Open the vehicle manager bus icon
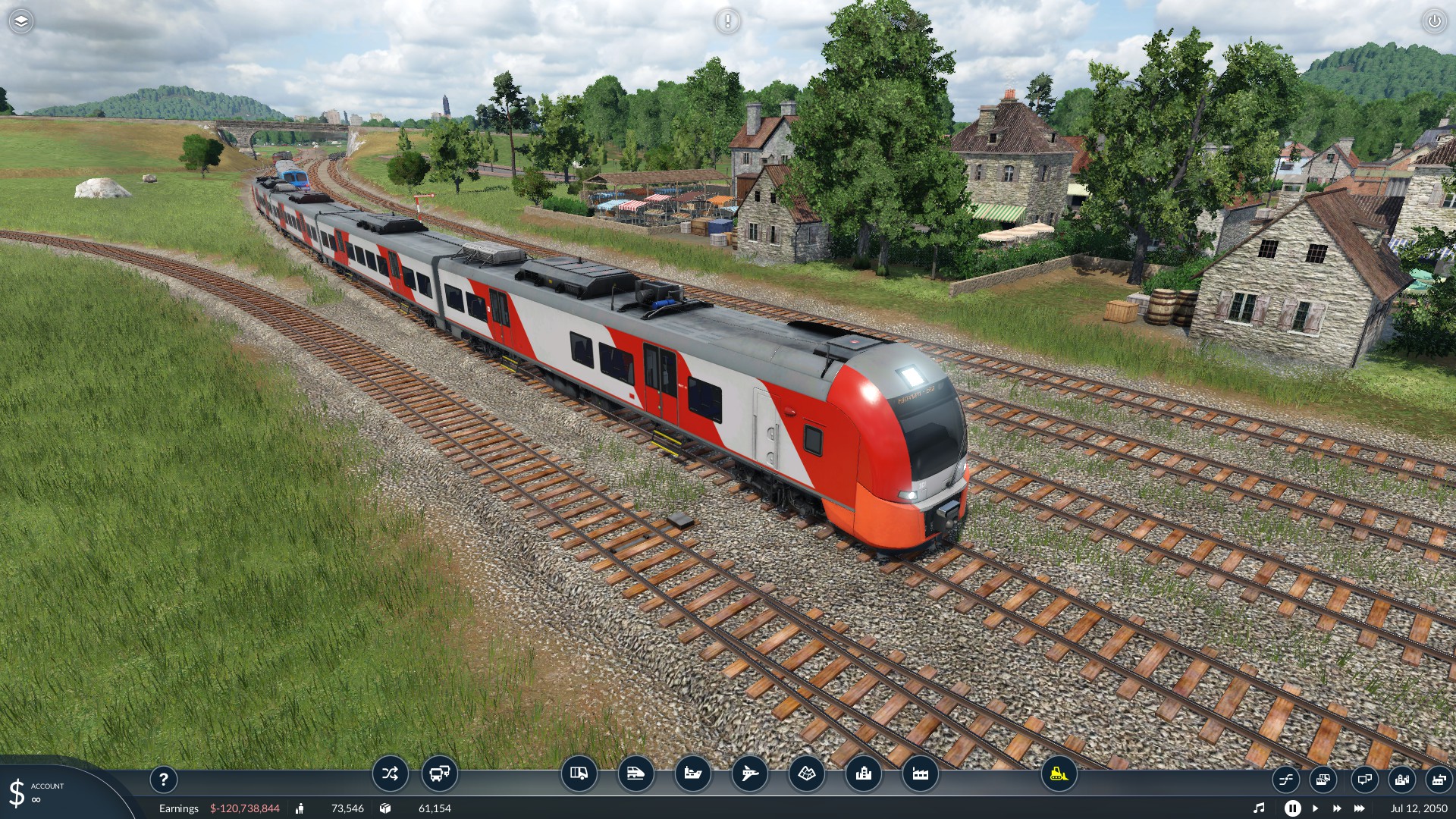Viewport: 1456px width, 819px height. point(439,773)
